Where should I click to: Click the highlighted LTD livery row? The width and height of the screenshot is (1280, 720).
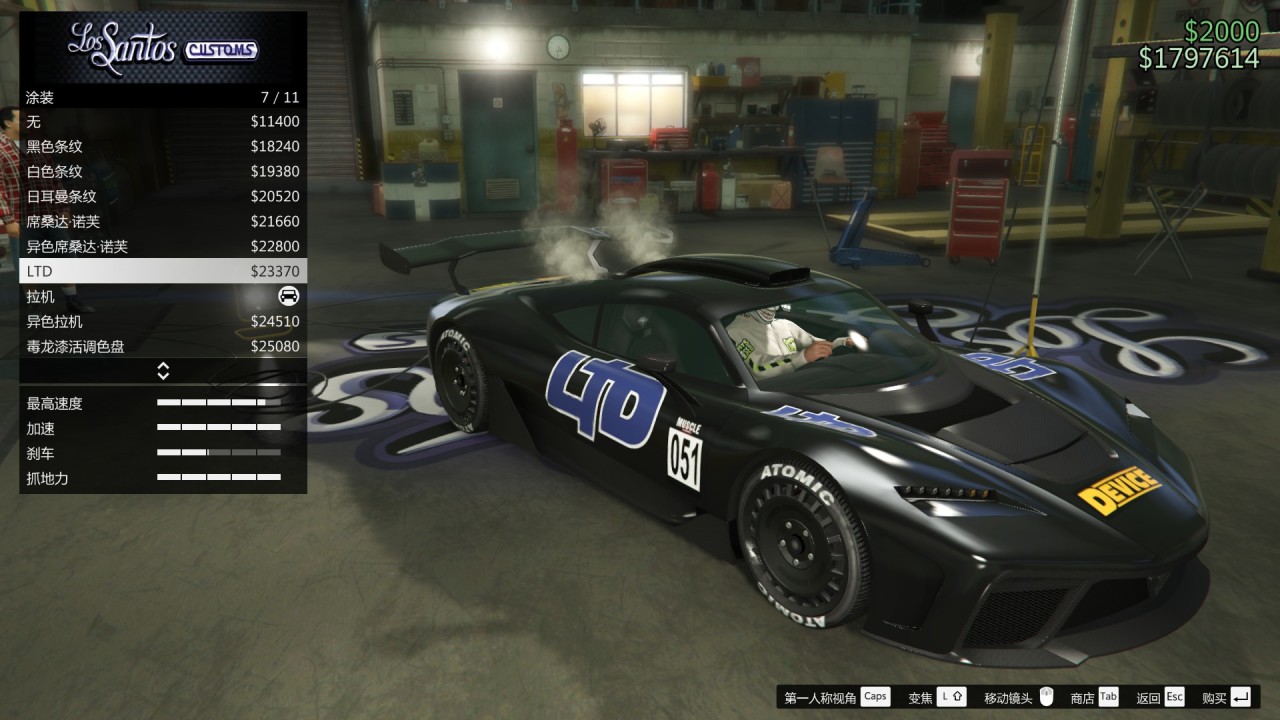coord(163,271)
